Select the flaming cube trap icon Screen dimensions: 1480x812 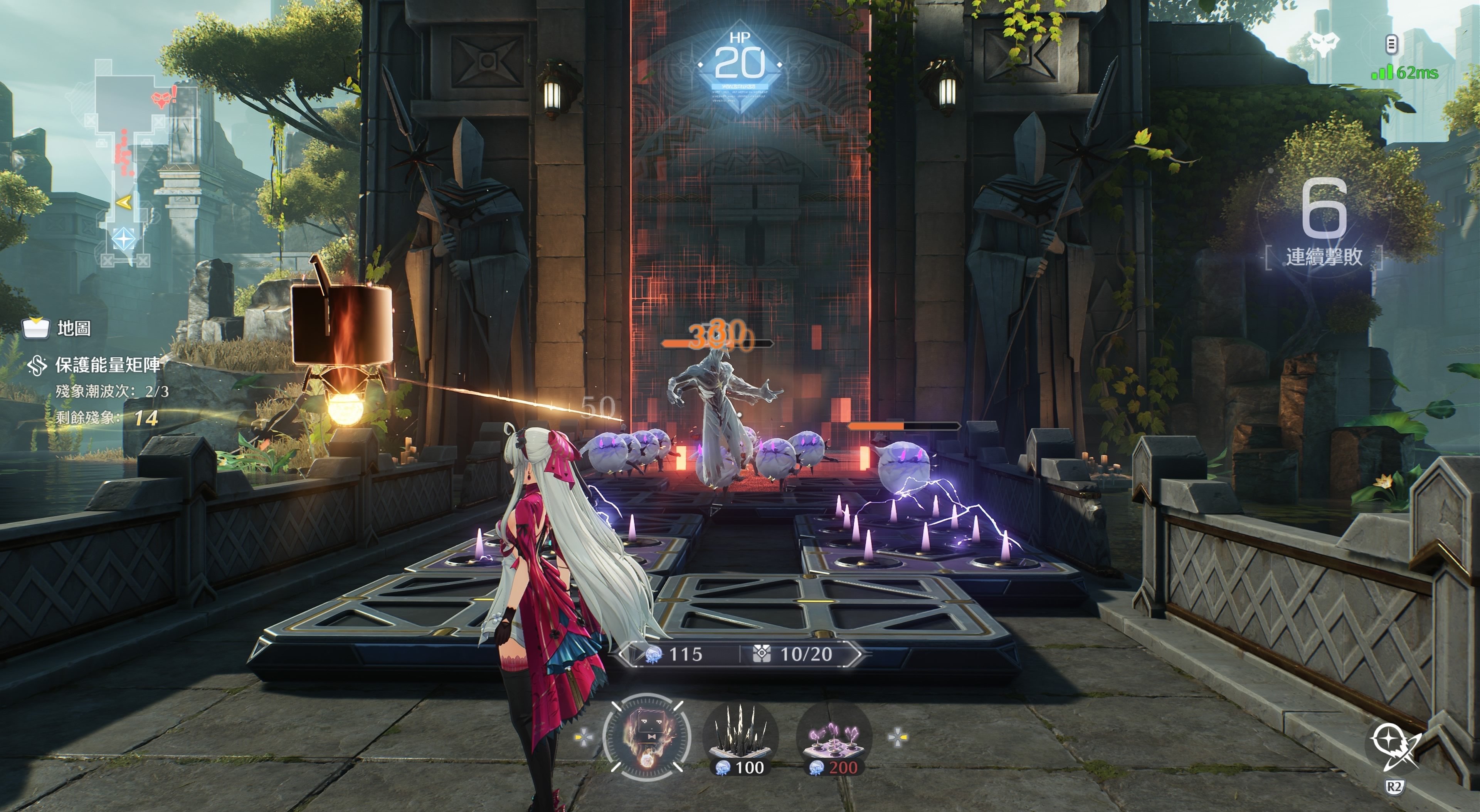click(646, 737)
